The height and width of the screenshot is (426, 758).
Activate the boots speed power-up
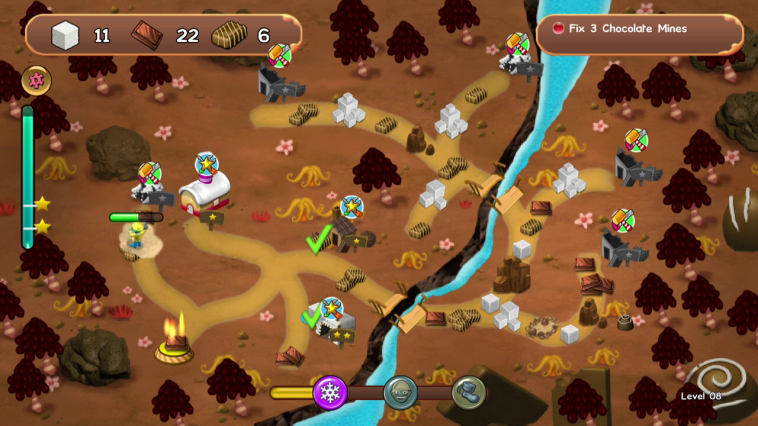click(468, 392)
